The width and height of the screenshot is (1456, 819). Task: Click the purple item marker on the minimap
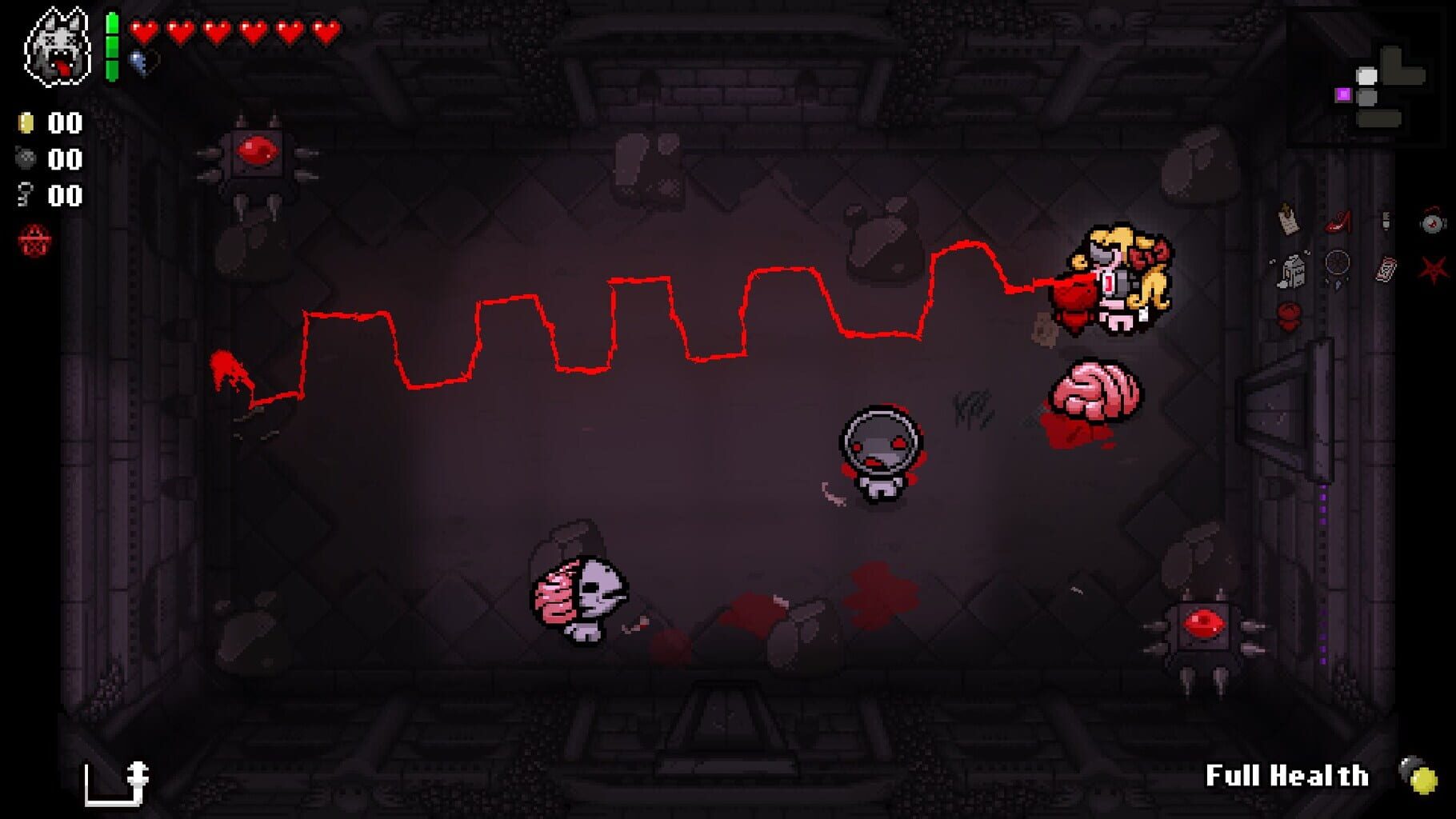1343,94
